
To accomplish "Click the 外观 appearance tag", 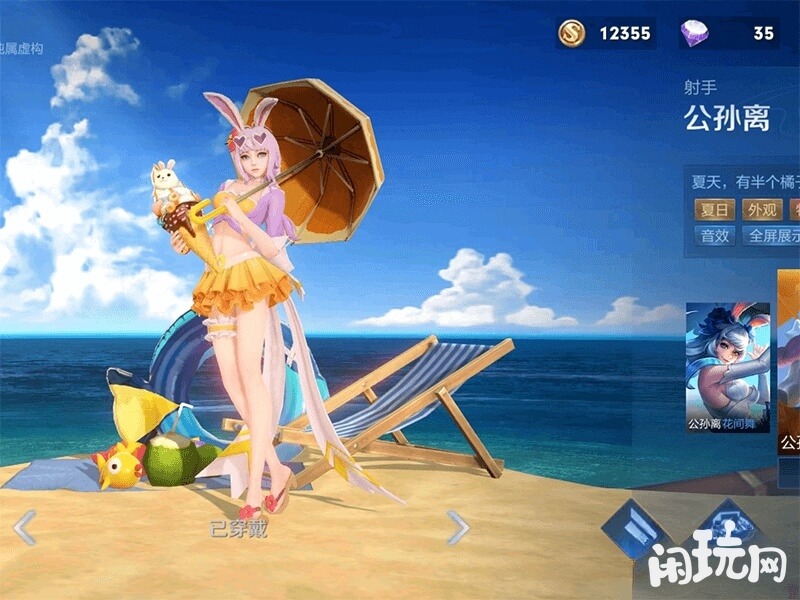I will point(763,209).
